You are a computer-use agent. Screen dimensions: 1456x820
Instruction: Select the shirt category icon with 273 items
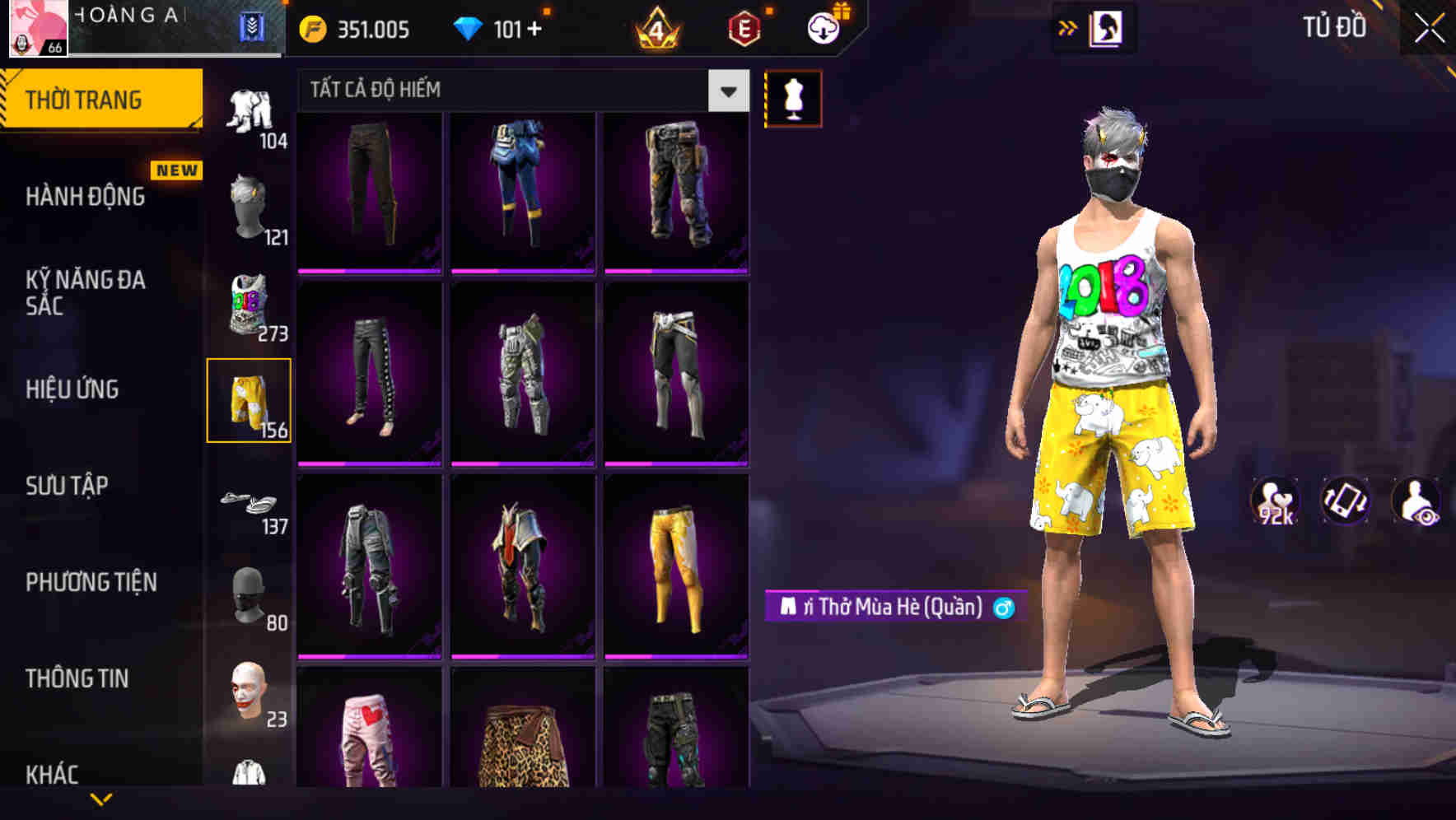(x=247, y=305)
